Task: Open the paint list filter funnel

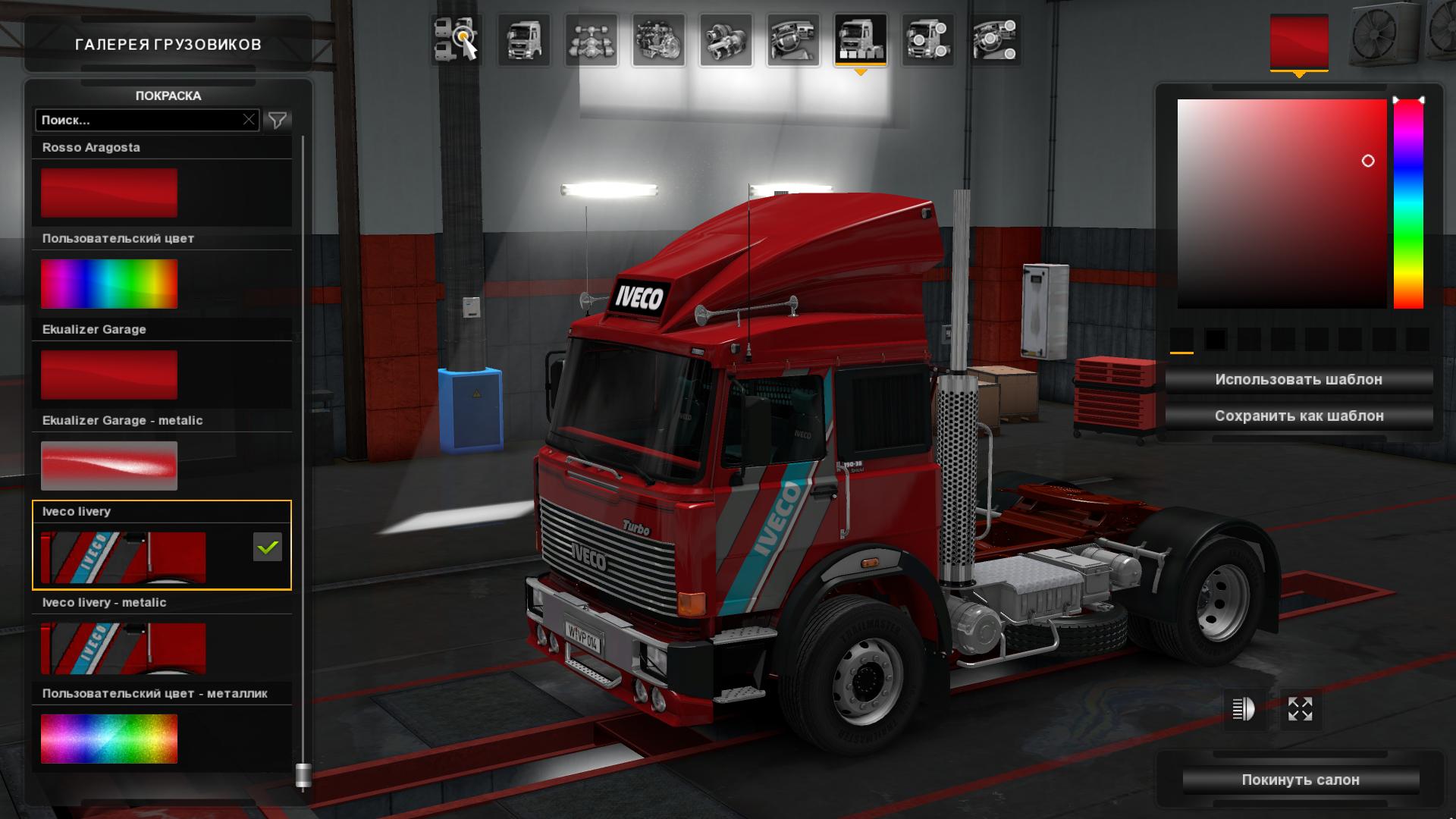Action: (278, 120)
